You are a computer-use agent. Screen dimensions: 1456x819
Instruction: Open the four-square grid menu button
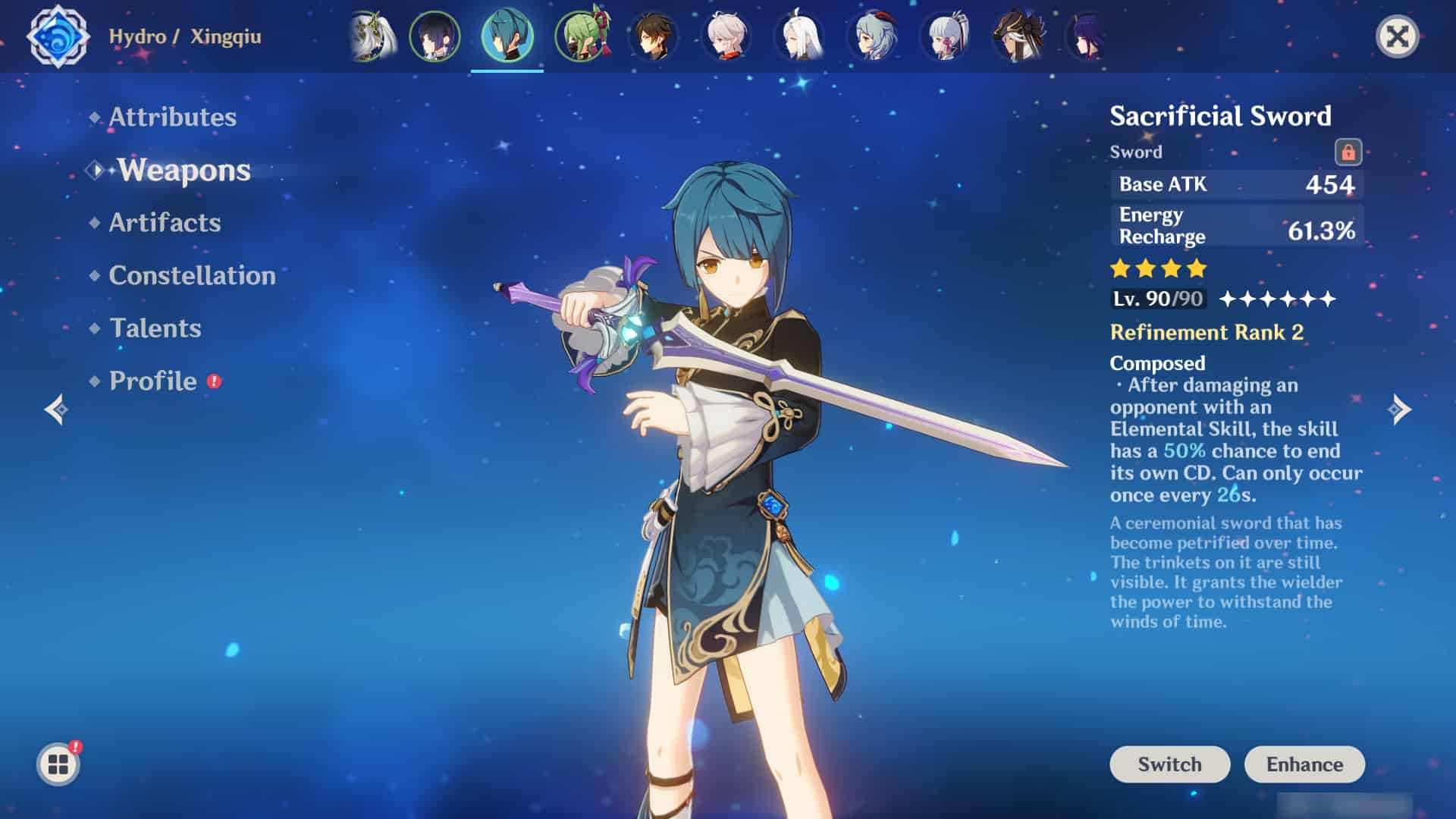point(58,764)
